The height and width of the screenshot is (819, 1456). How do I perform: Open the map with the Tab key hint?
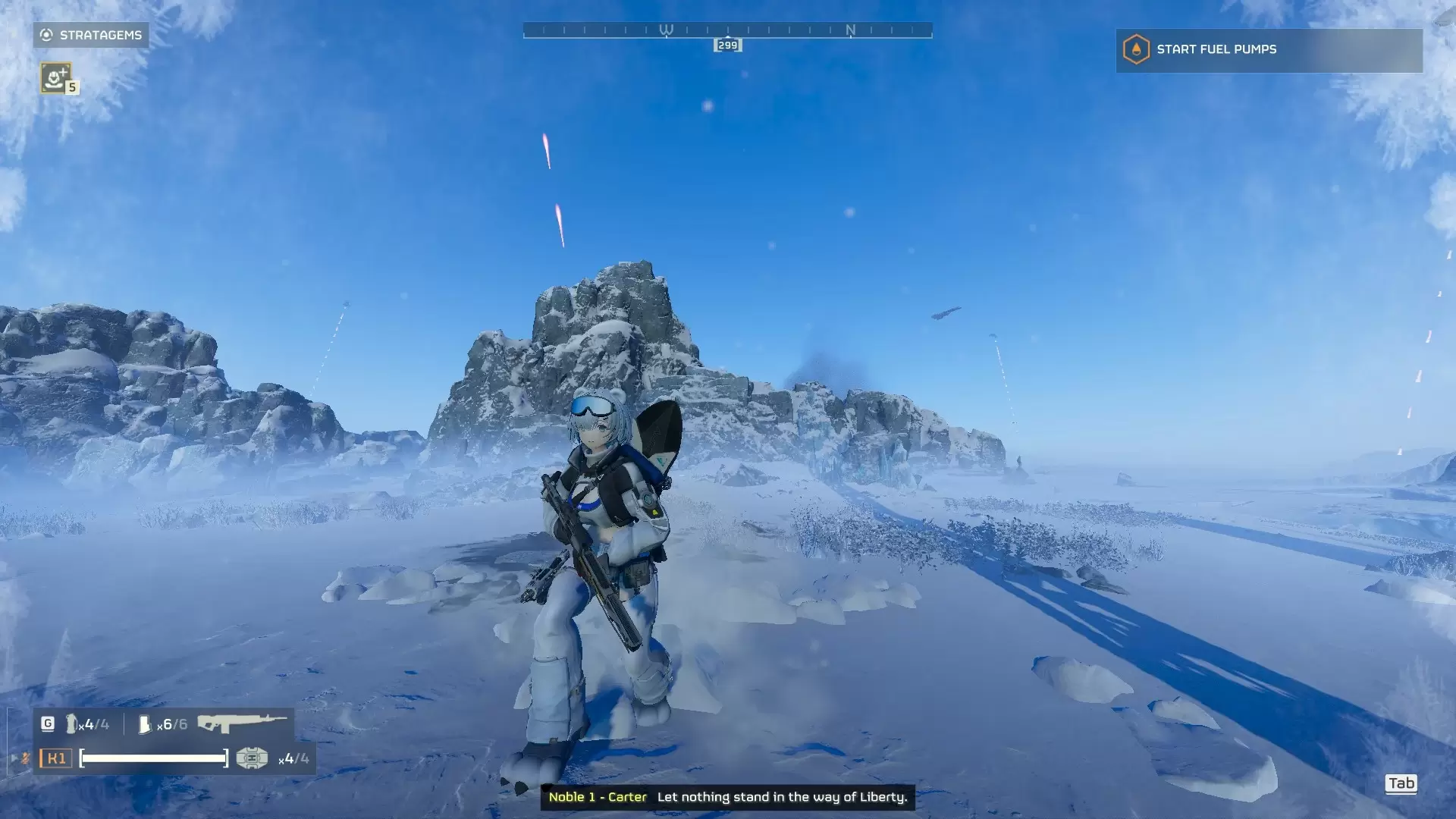pyautogui.click(x=1402, y=783)
